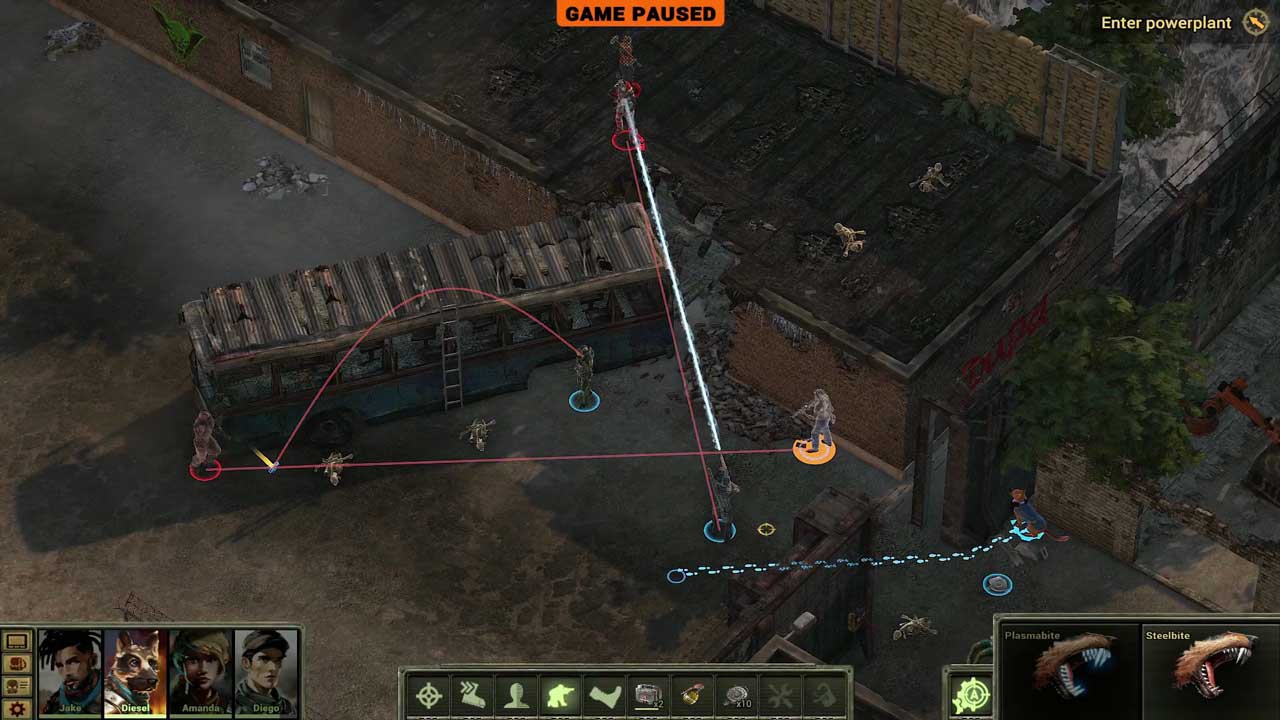
Task: Activate the crosshair aim action
Action: [x=429, y=696]
